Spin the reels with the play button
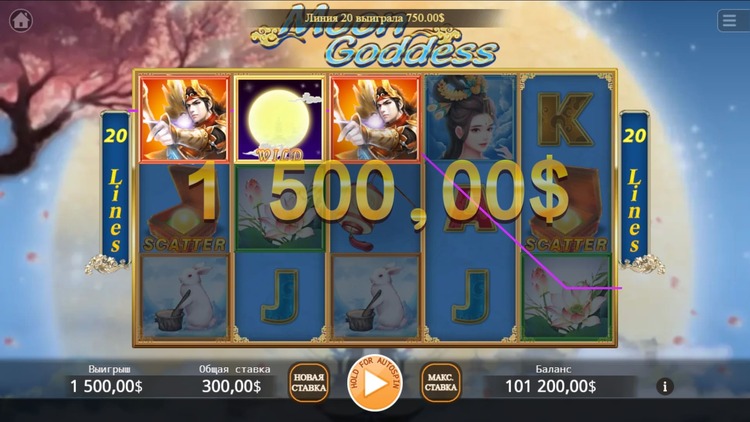The width and height of the screenshot is (750, 422). pyautogui.click(x=375, y=383)
